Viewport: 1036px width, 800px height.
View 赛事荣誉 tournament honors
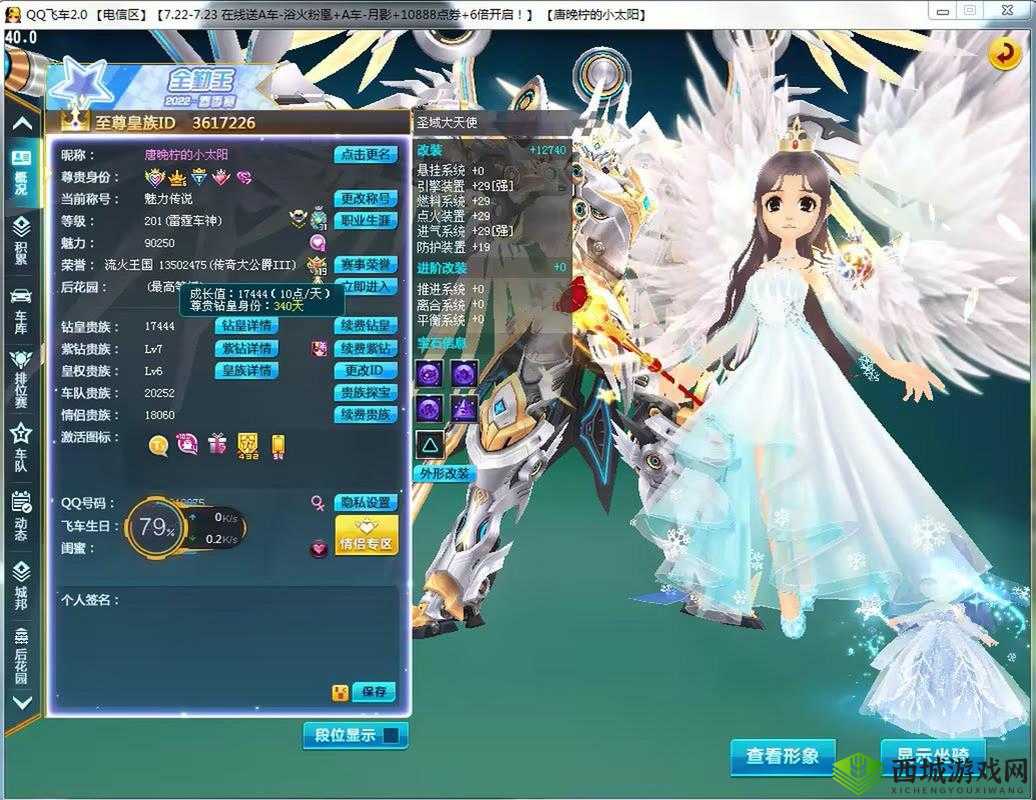365,265
